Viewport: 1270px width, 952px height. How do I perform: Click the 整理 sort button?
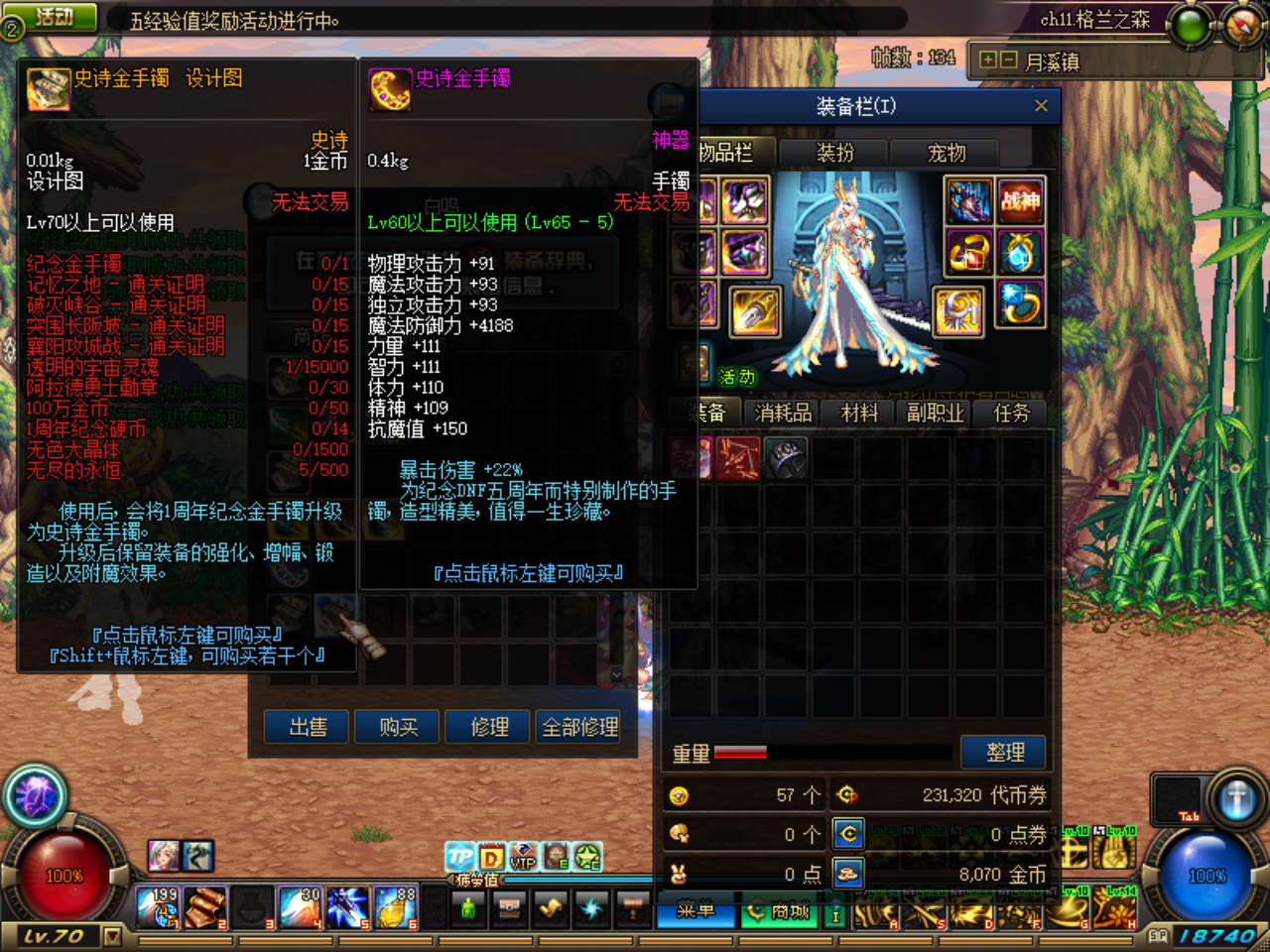click(1004, 752)
